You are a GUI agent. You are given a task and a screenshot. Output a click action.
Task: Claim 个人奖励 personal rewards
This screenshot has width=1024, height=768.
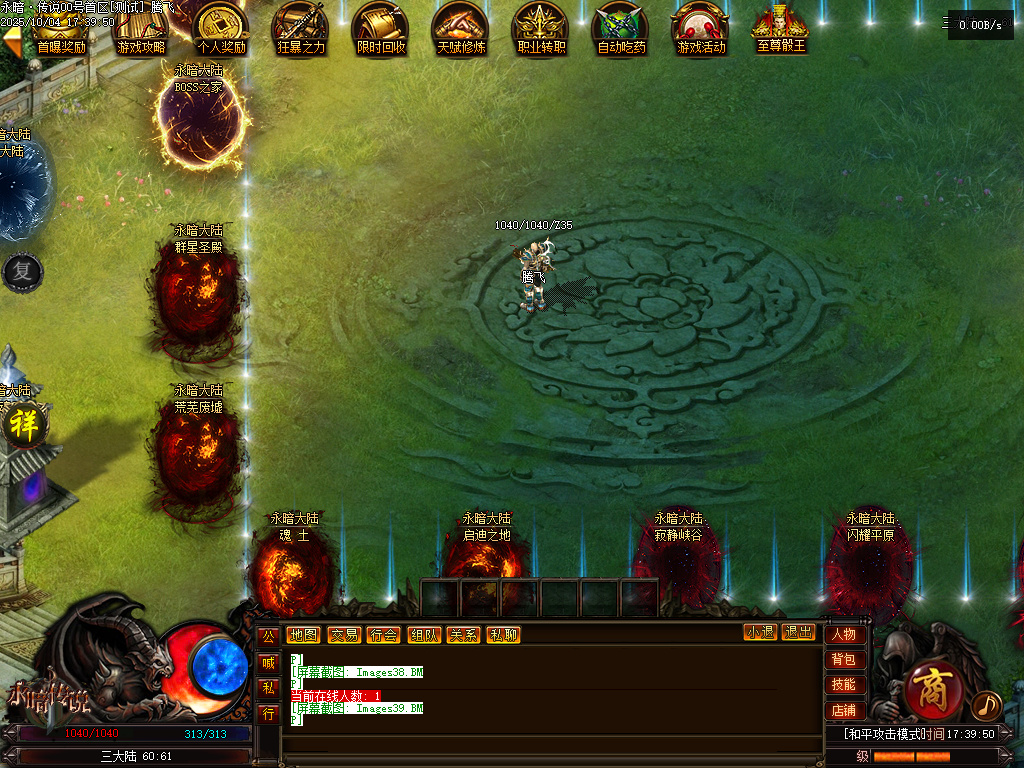pyautogui.click(x=221, y=28)
